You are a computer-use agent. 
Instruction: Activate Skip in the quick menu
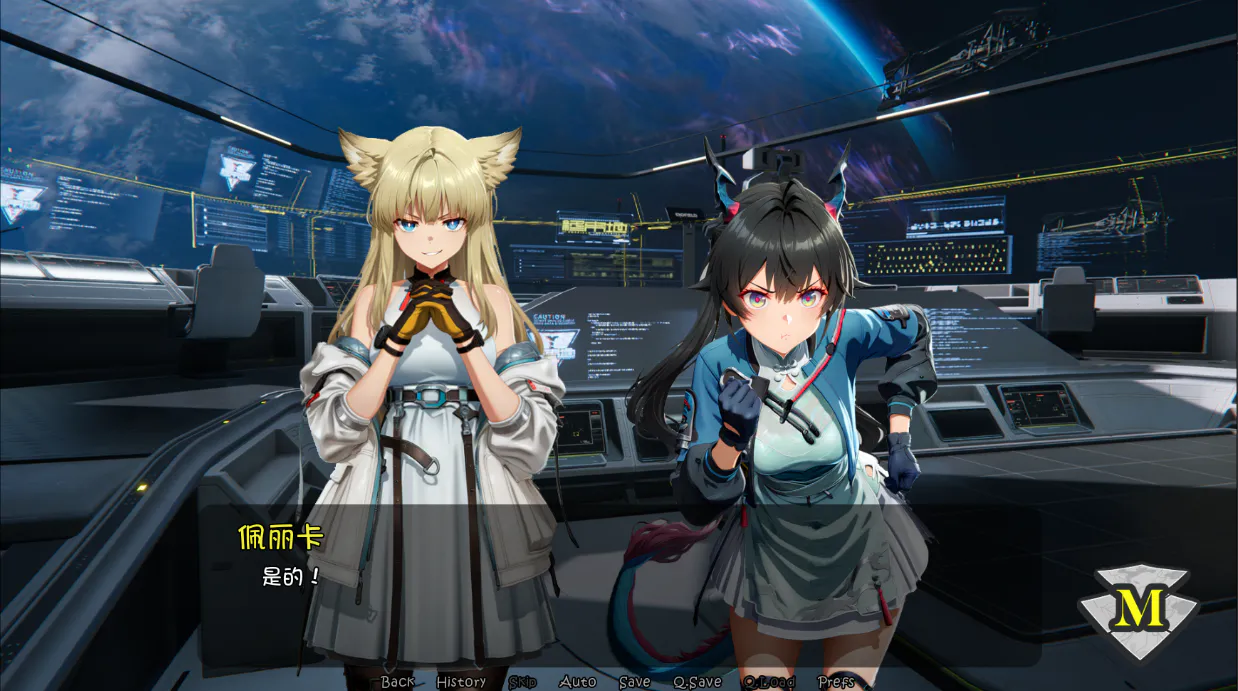(x=522, y=682)
